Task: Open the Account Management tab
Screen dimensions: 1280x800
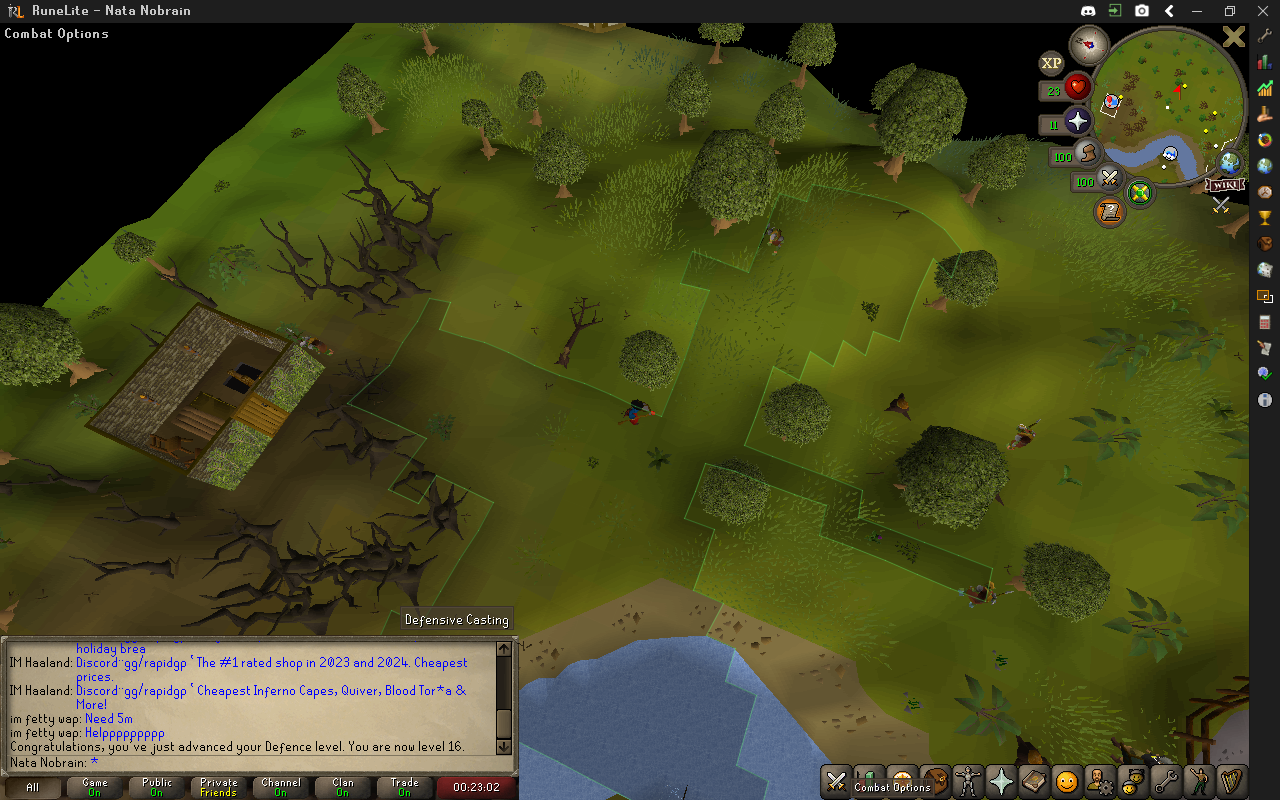Action: (1101, 781)
